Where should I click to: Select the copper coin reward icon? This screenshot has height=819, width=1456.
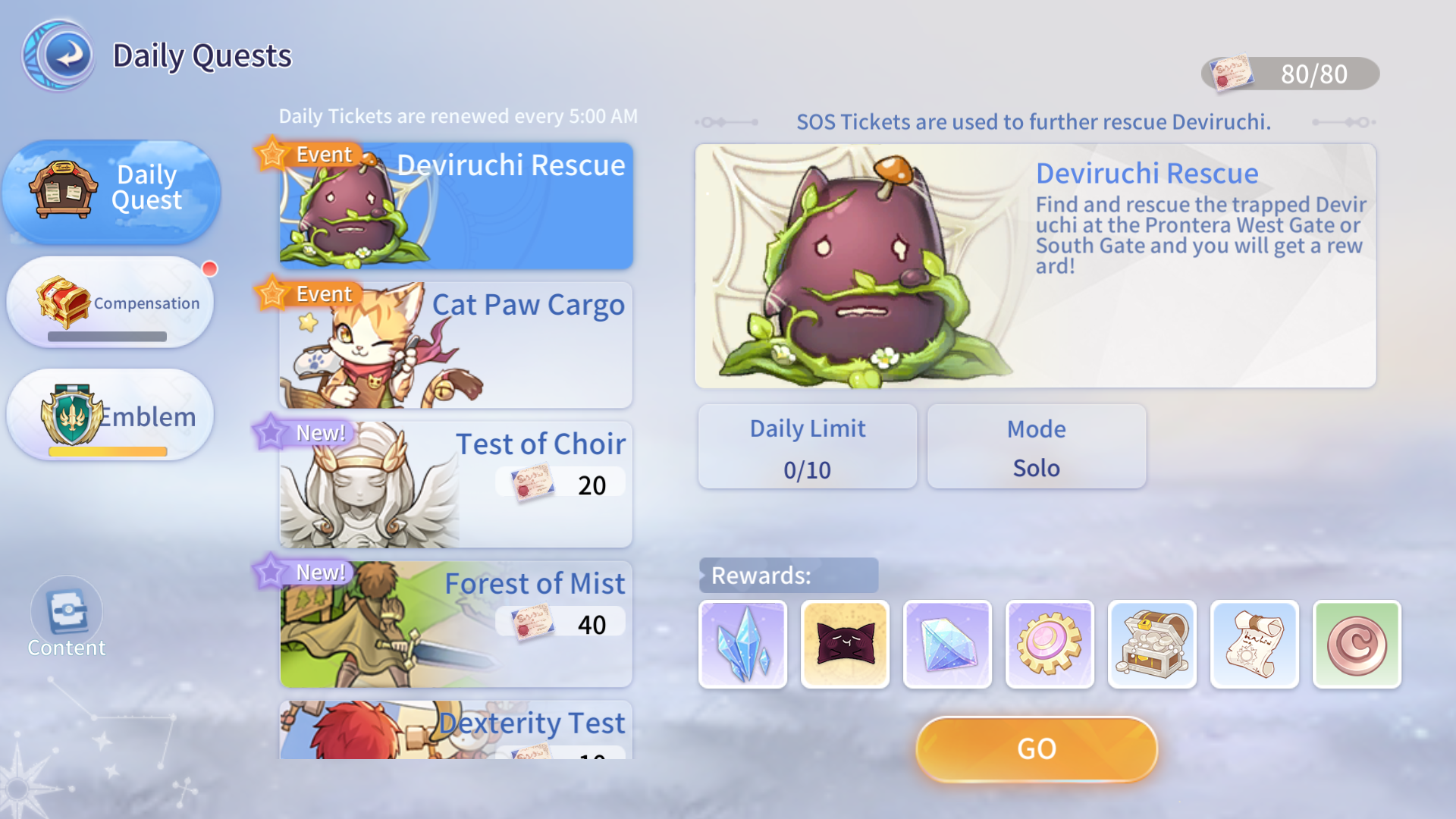pyautogui.click(x=1357, y=645)
